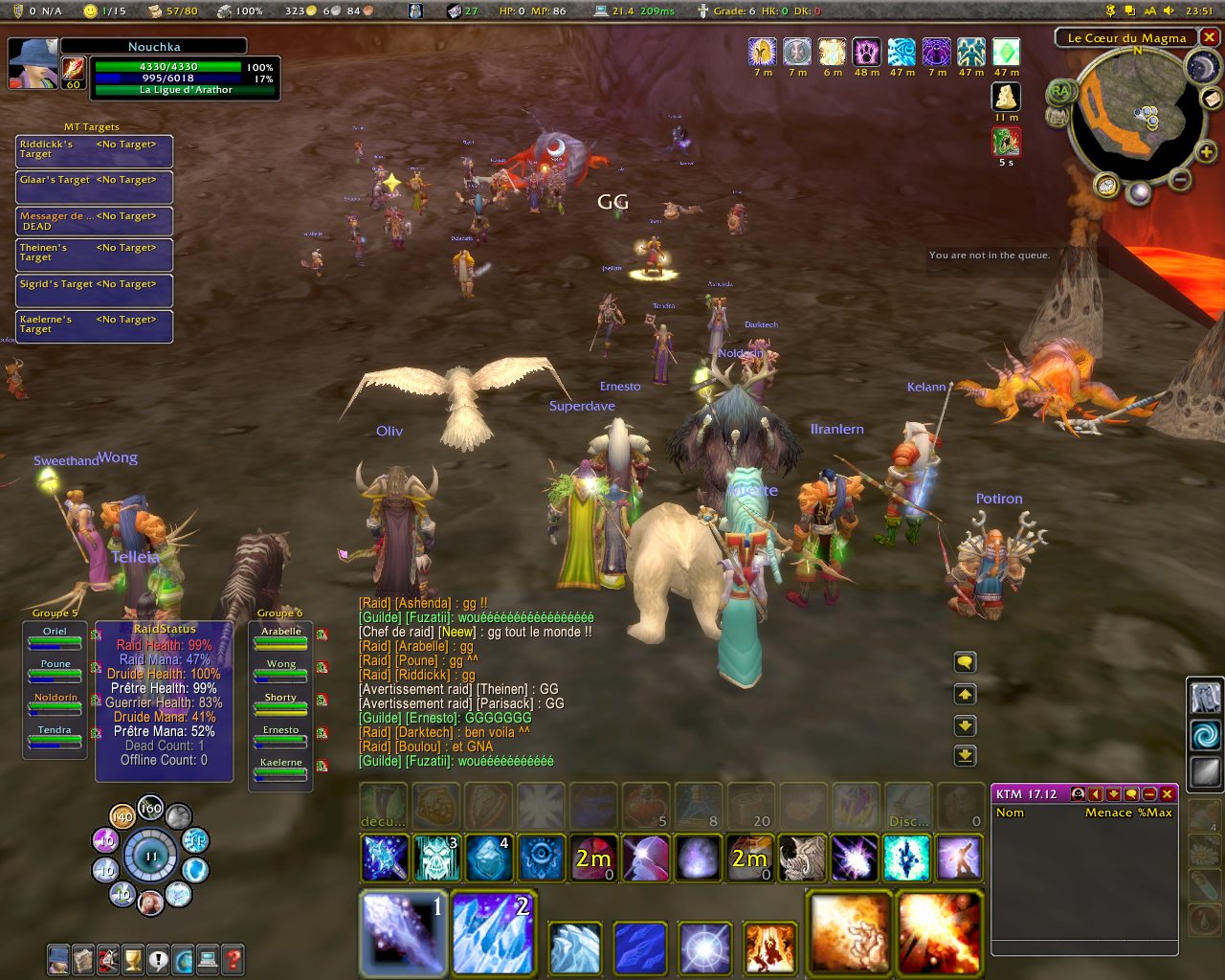Screen dimensions: 1225x980
Task: Select the skull icon ability numbered 3
Action: pos(436,857)
